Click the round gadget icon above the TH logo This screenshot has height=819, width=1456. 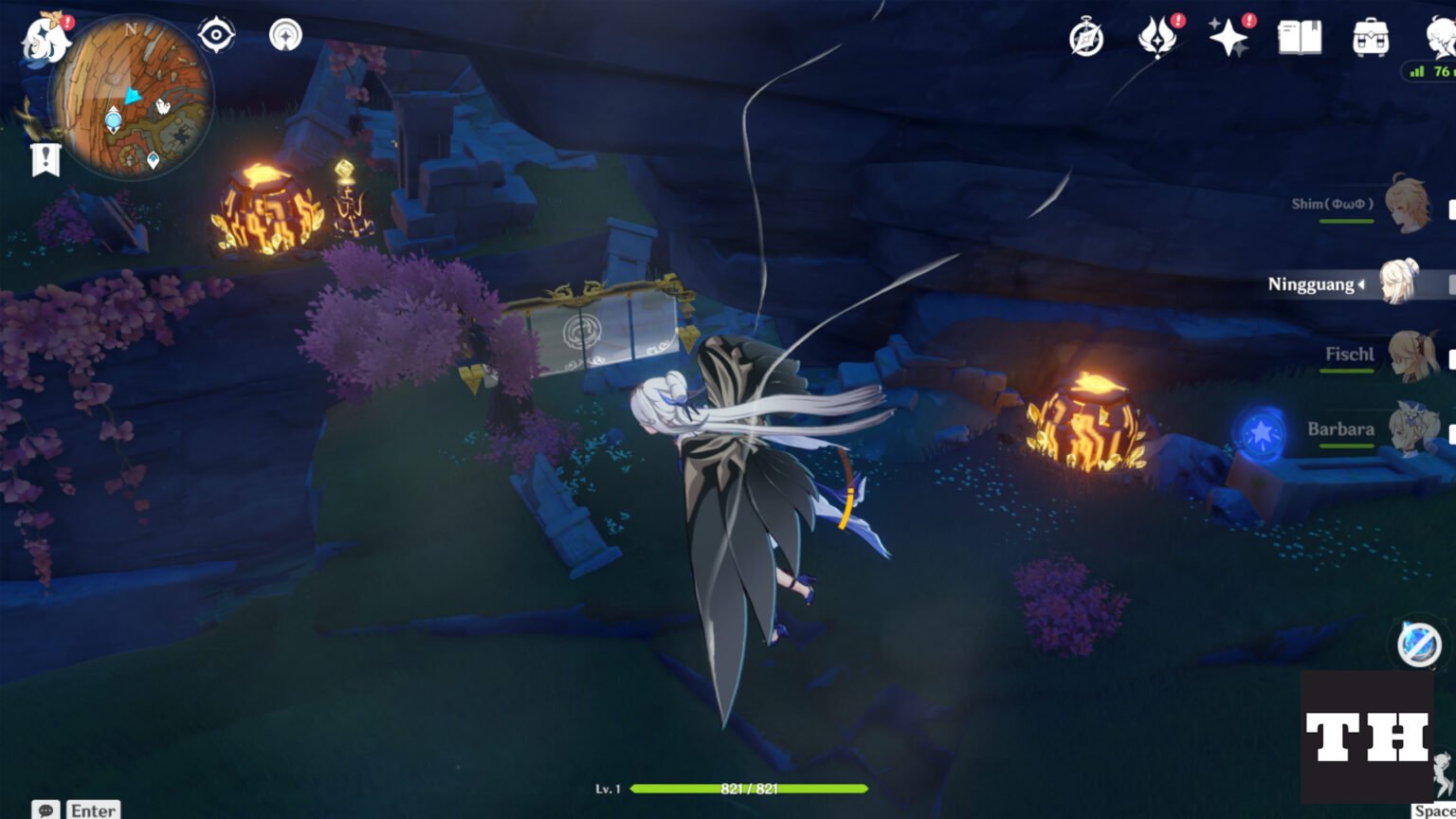1419,644
